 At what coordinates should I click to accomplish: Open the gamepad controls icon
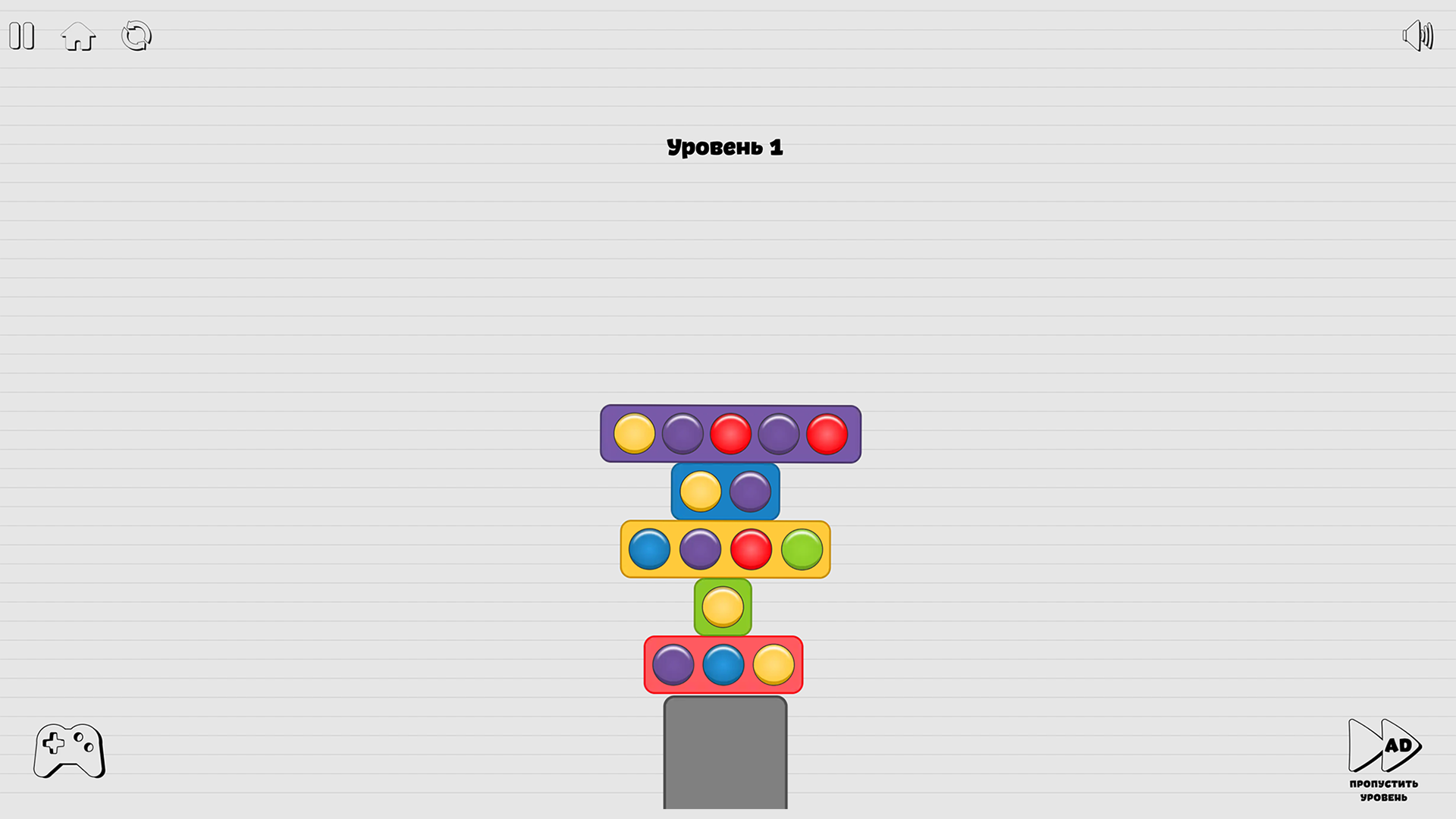coord(68,751)
